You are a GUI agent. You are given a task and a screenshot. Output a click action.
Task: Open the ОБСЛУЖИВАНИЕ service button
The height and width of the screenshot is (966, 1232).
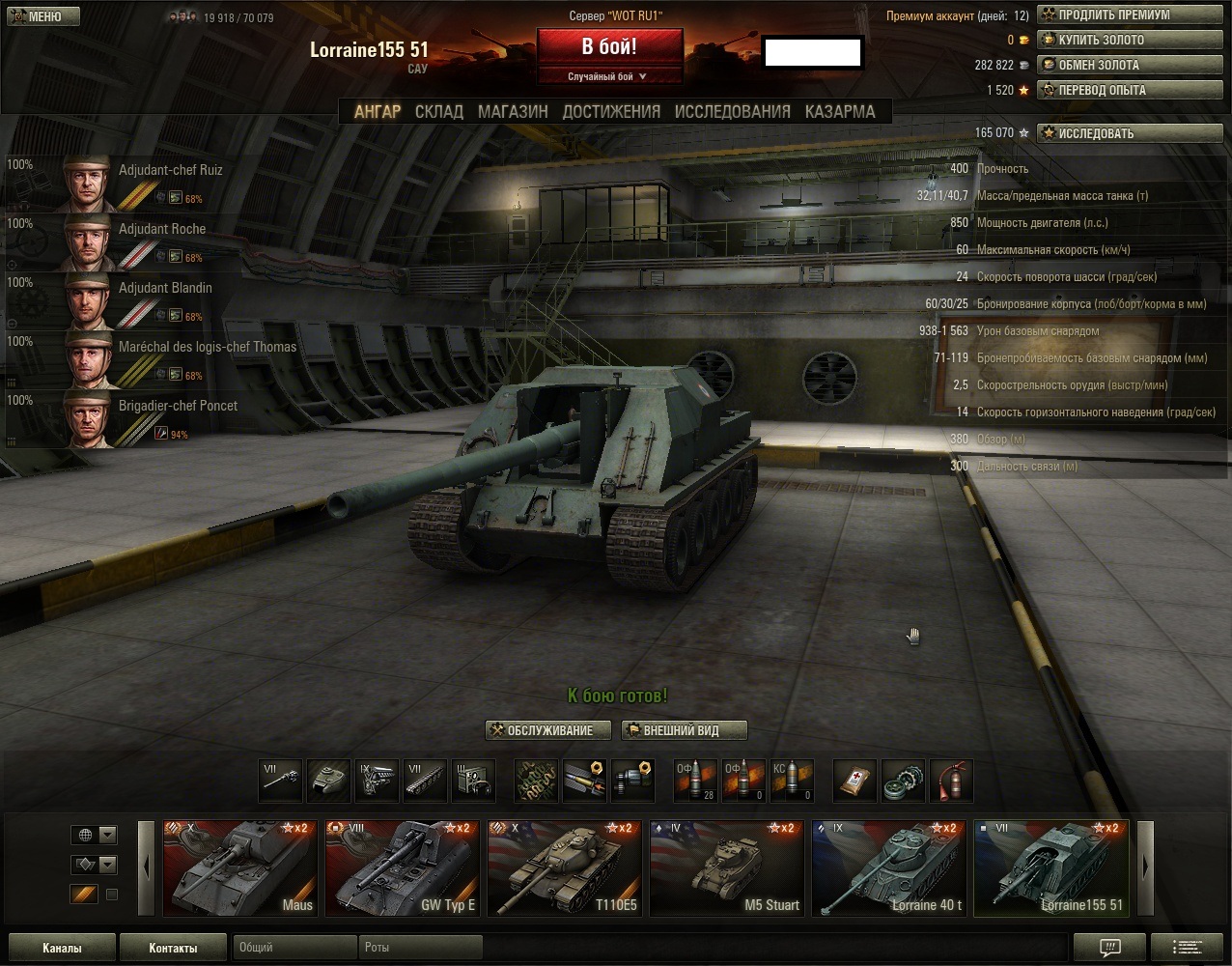tap(549, 730)
